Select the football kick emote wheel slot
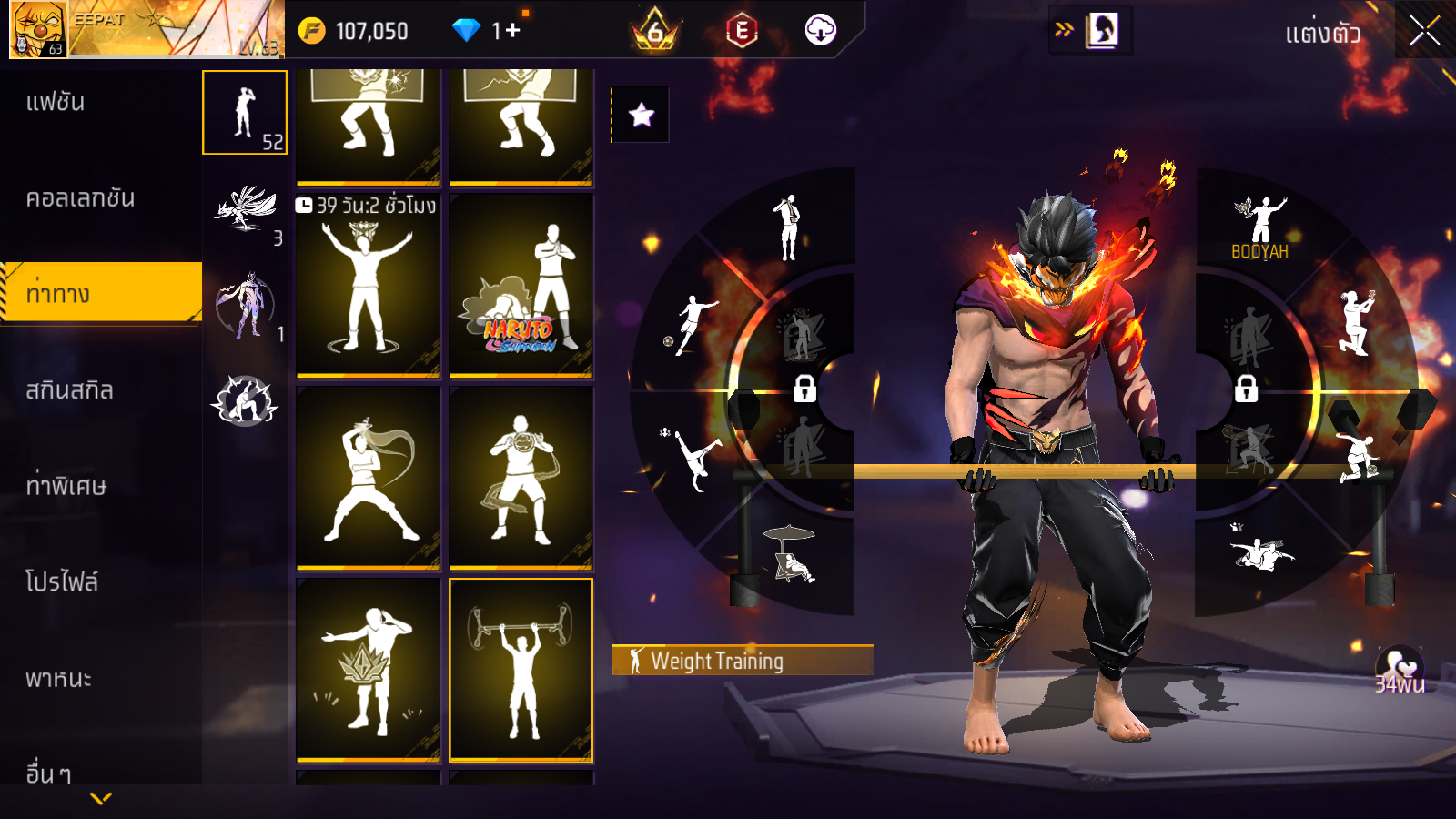This screenshot has height=819, width=1456. 693,323
